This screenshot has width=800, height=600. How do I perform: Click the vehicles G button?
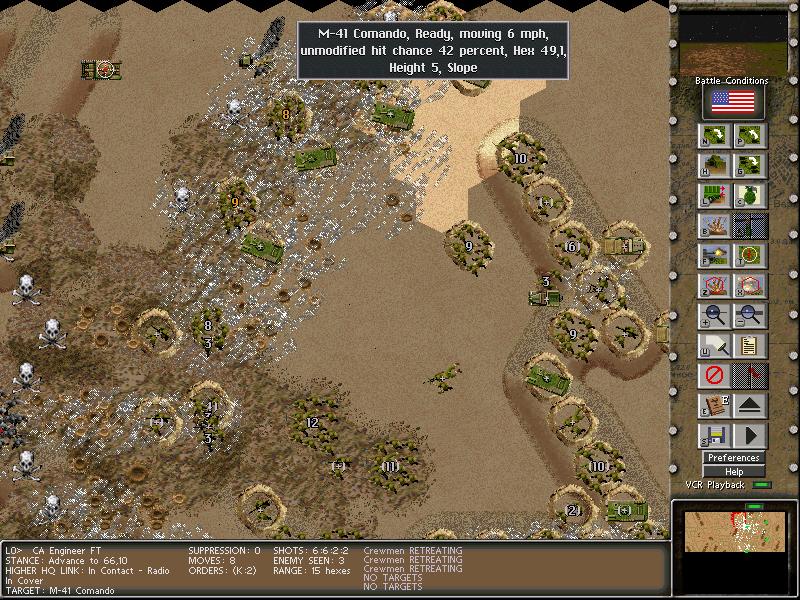749,166
